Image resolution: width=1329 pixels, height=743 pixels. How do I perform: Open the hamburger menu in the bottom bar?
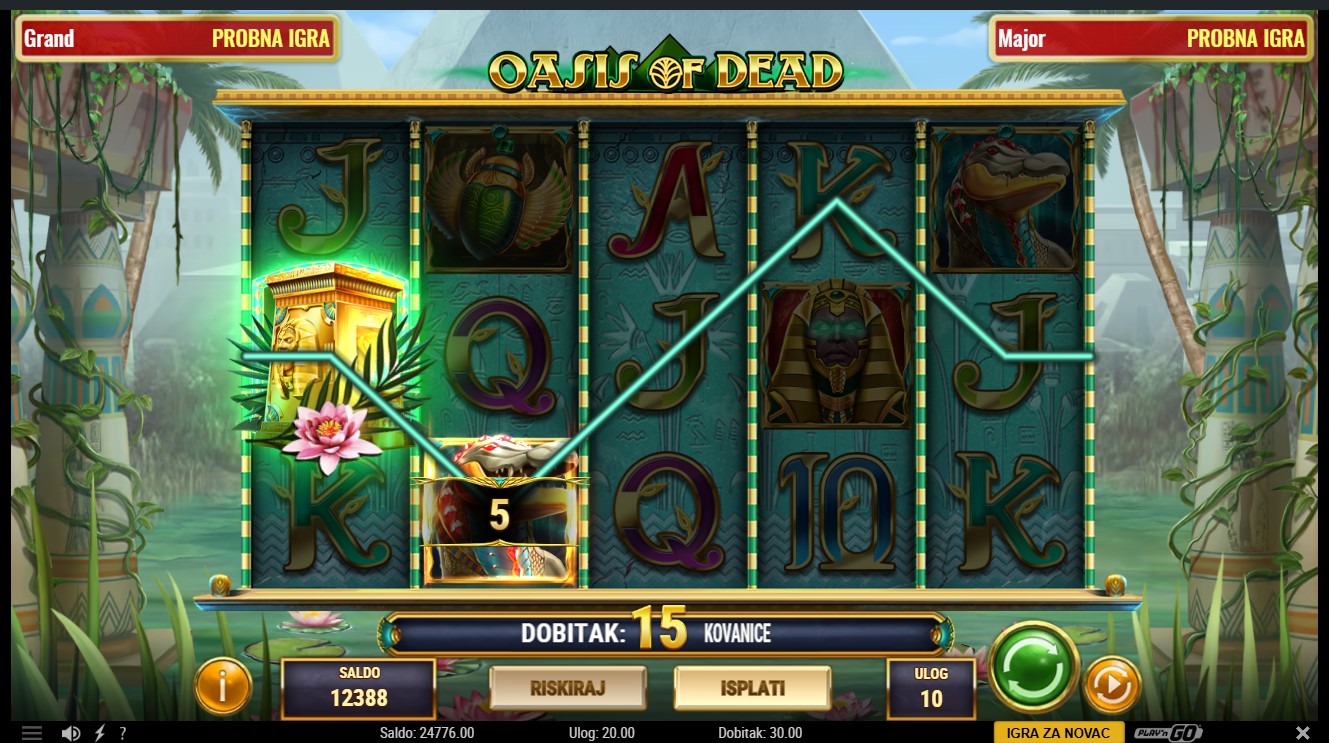[x=33, y=733]
